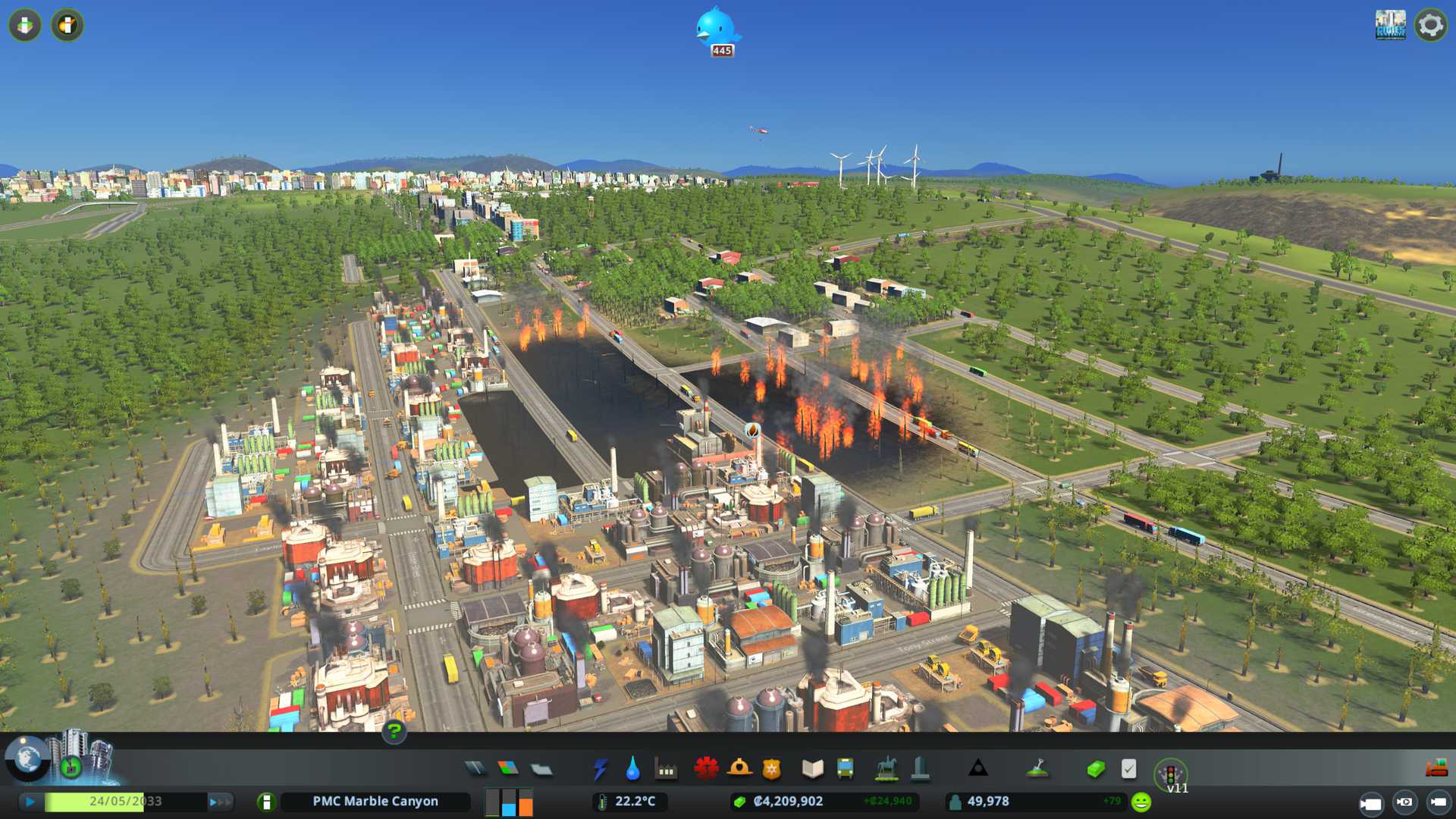Open the Landscaping shovel tool
Viewport: 1456px width, 819px height.
[x=1037, y=769]
